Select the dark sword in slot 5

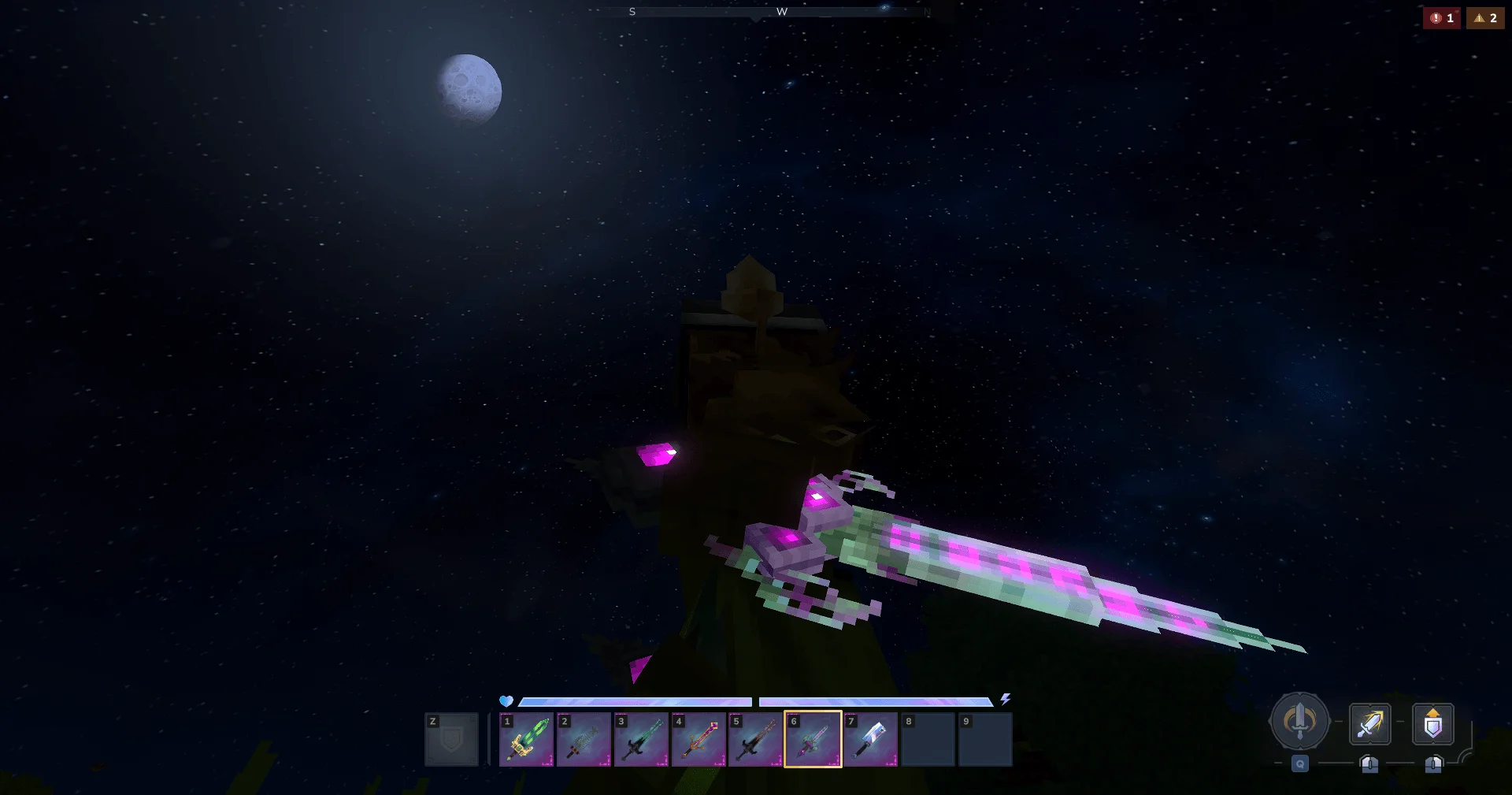[x=755, y=741]
